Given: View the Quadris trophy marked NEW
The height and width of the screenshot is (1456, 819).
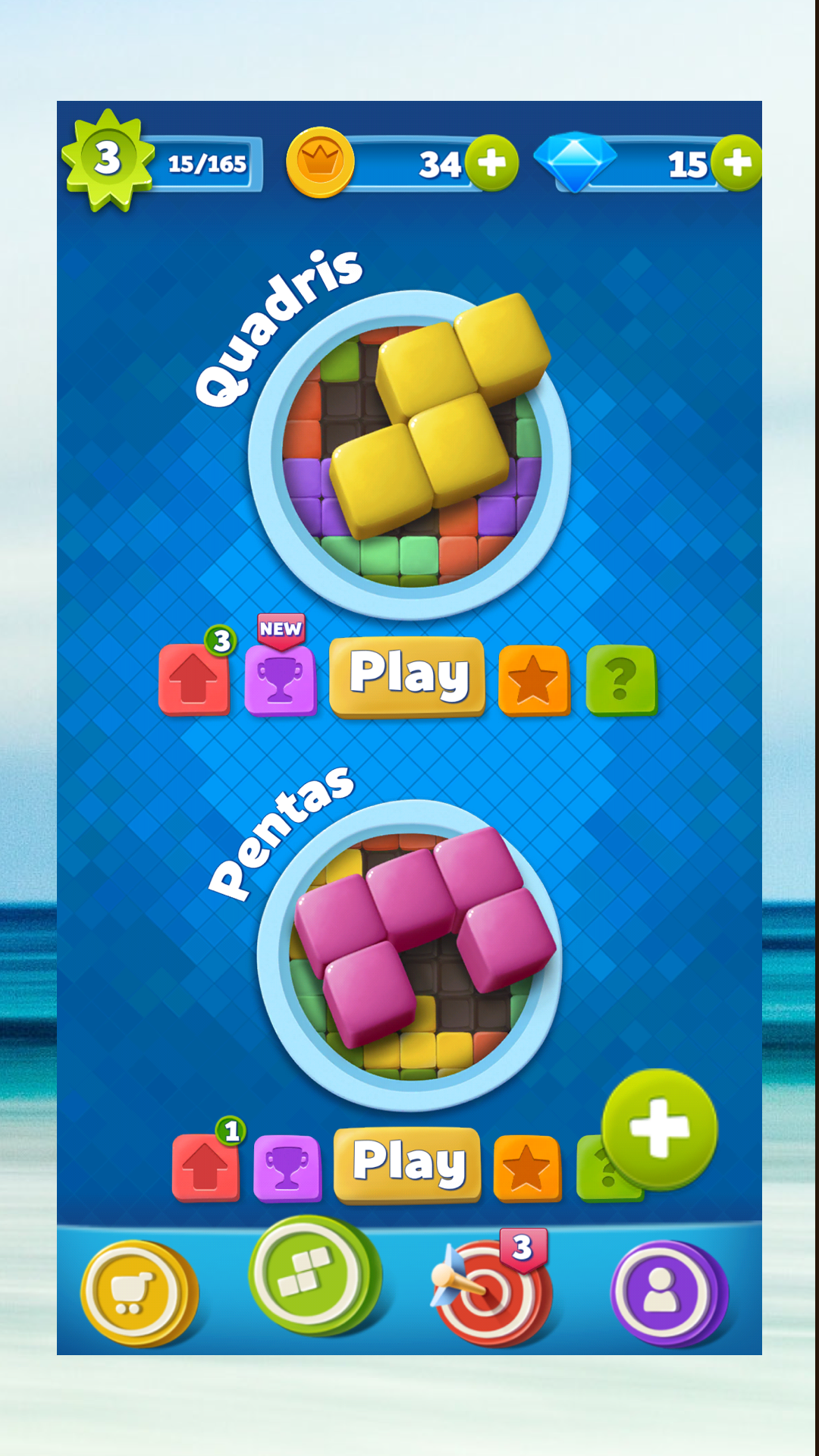Looking at the screenshot, I should click(280, 679).
